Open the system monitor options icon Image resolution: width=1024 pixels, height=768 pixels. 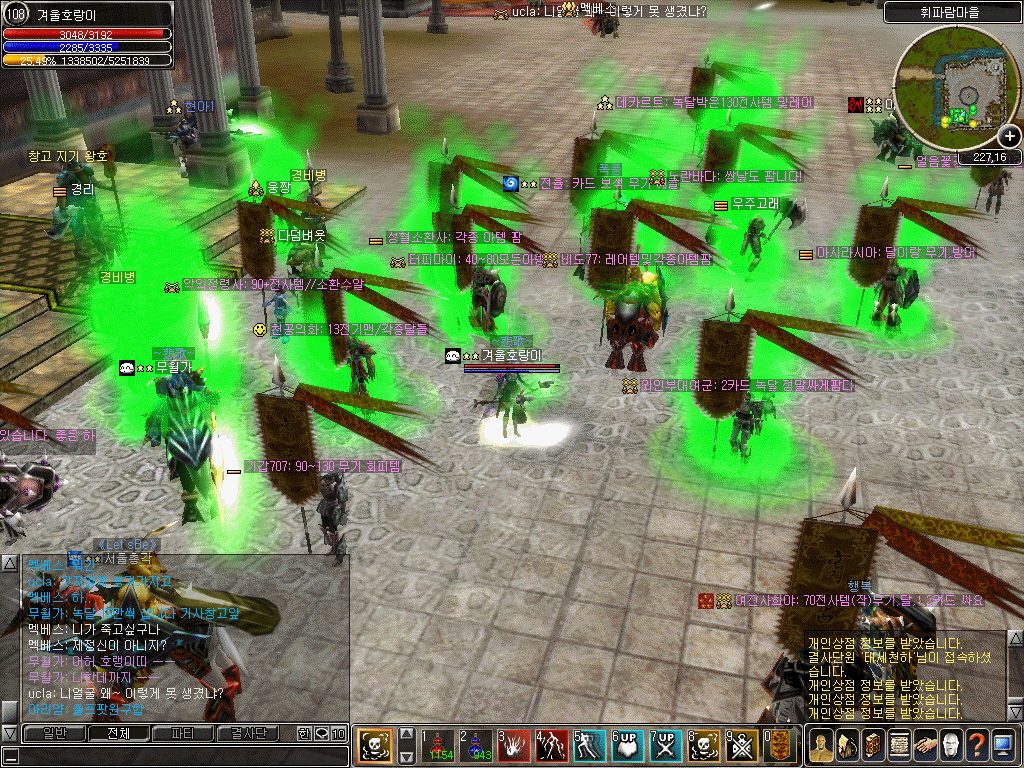[x=1002, y=745]
